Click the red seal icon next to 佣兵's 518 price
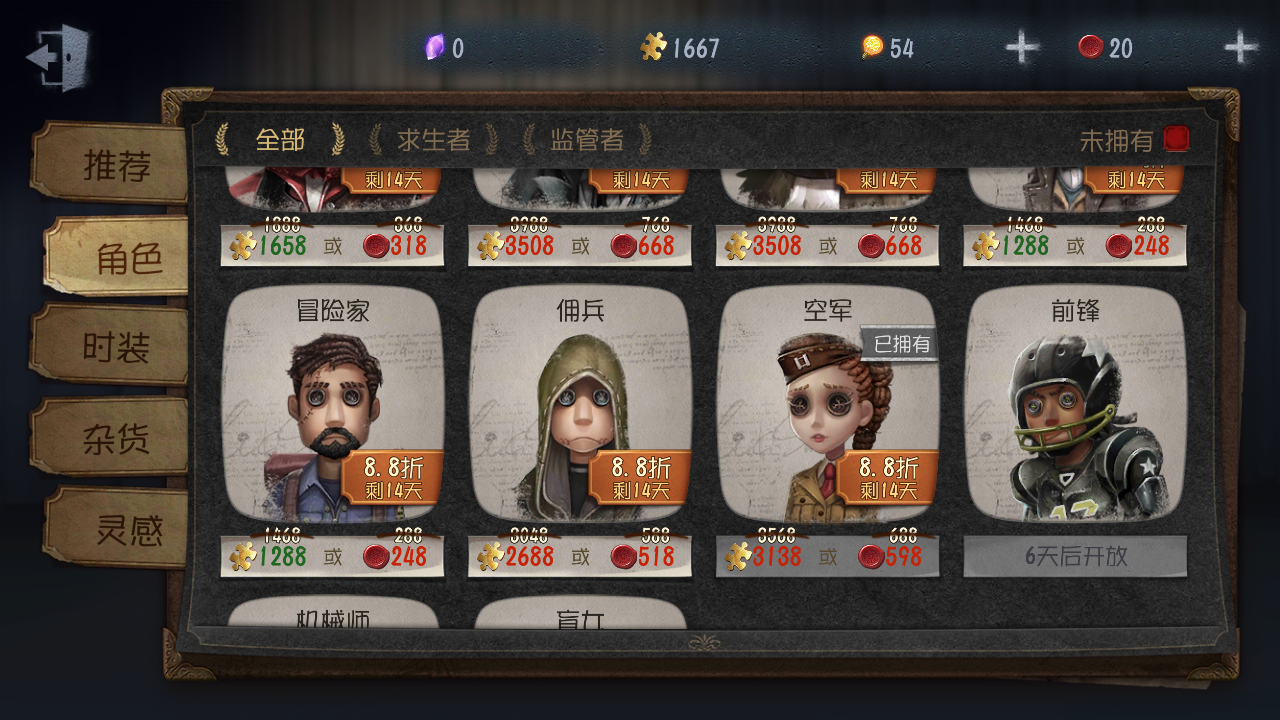Image resolution: width=1280 pixels, height=720 pixels. coord(623,556)
